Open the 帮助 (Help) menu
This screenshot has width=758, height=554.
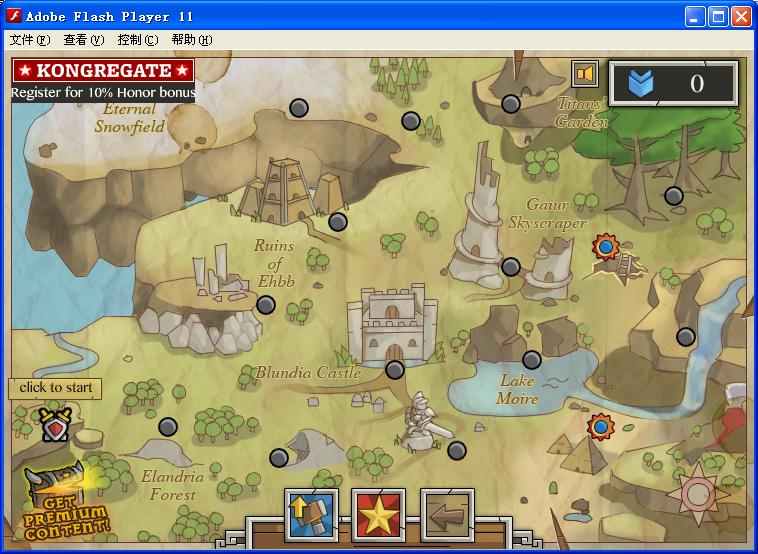tap(191, 40)
